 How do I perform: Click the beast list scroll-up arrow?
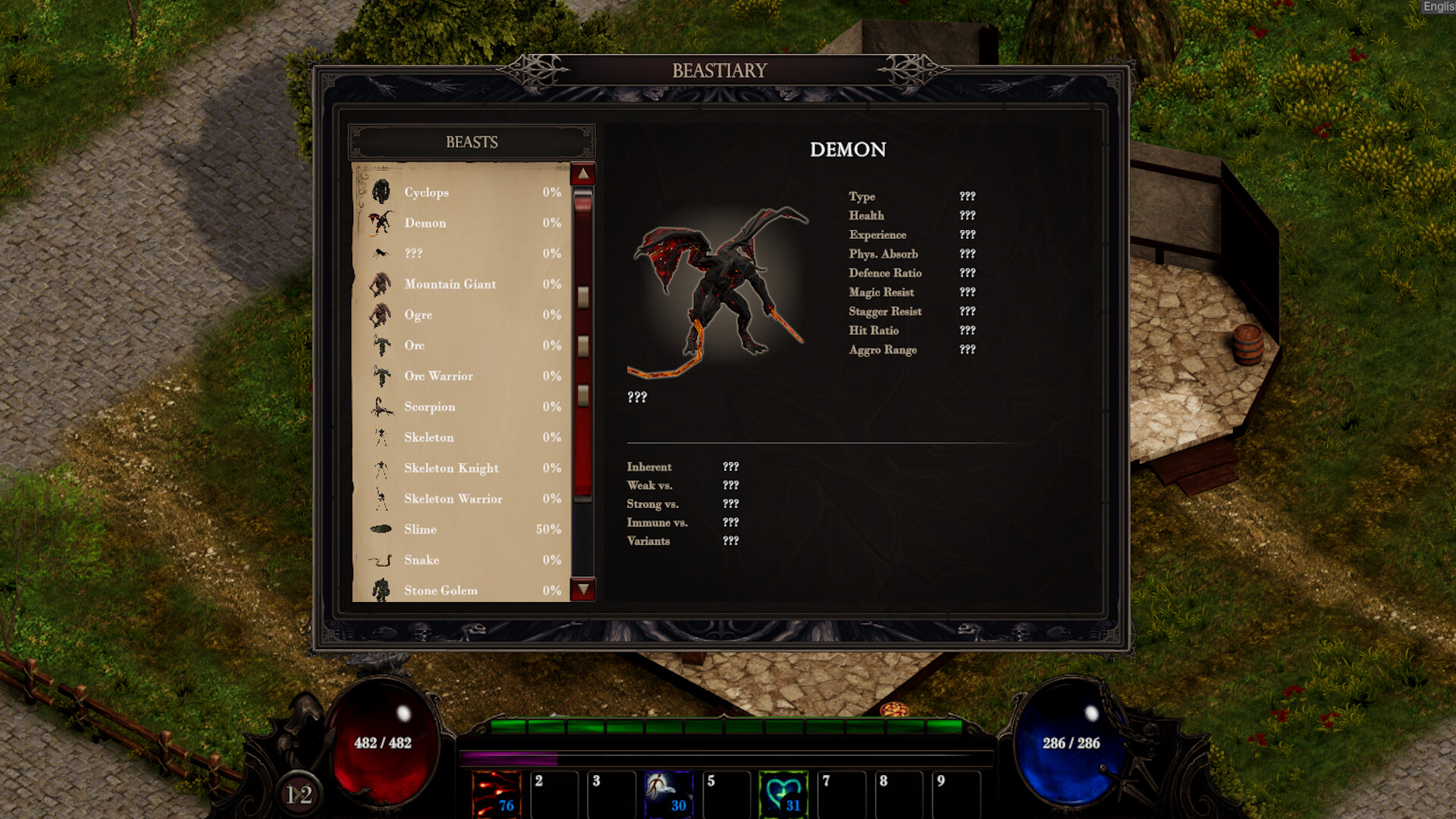(x=583, y=174)
